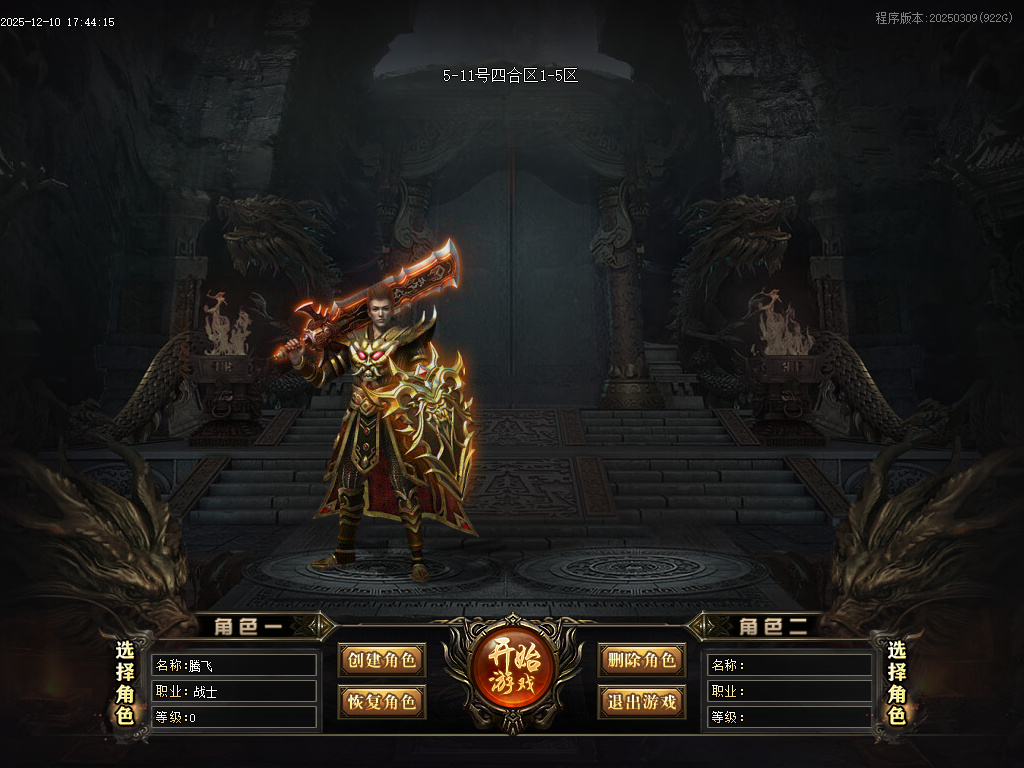Select the 角色一 character panel for 腾飞
The width and height of the screenshot is (1024, 768).
pyautogui.click(x=233, y=690)
